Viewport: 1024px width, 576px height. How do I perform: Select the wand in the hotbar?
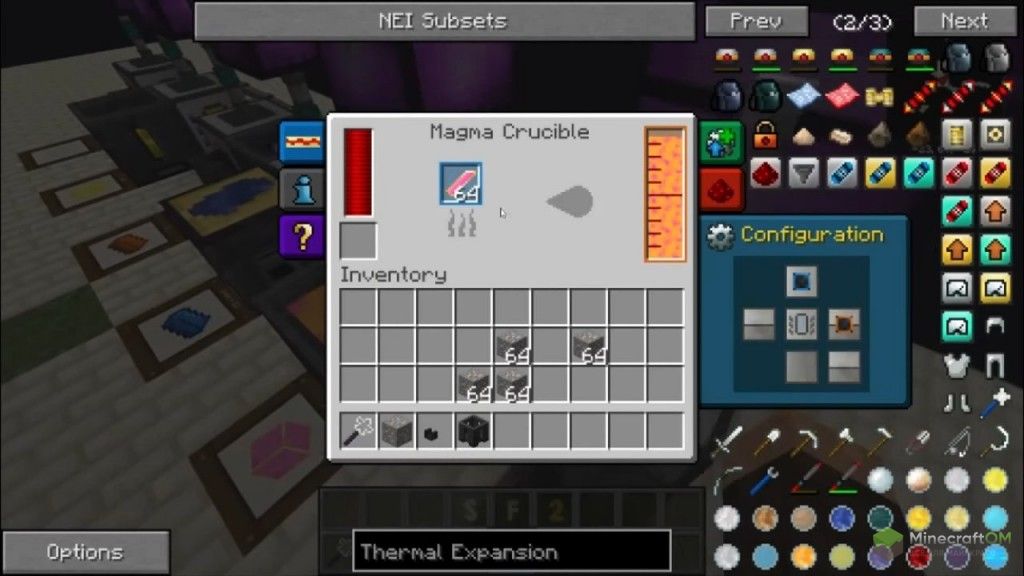point(359,432)
